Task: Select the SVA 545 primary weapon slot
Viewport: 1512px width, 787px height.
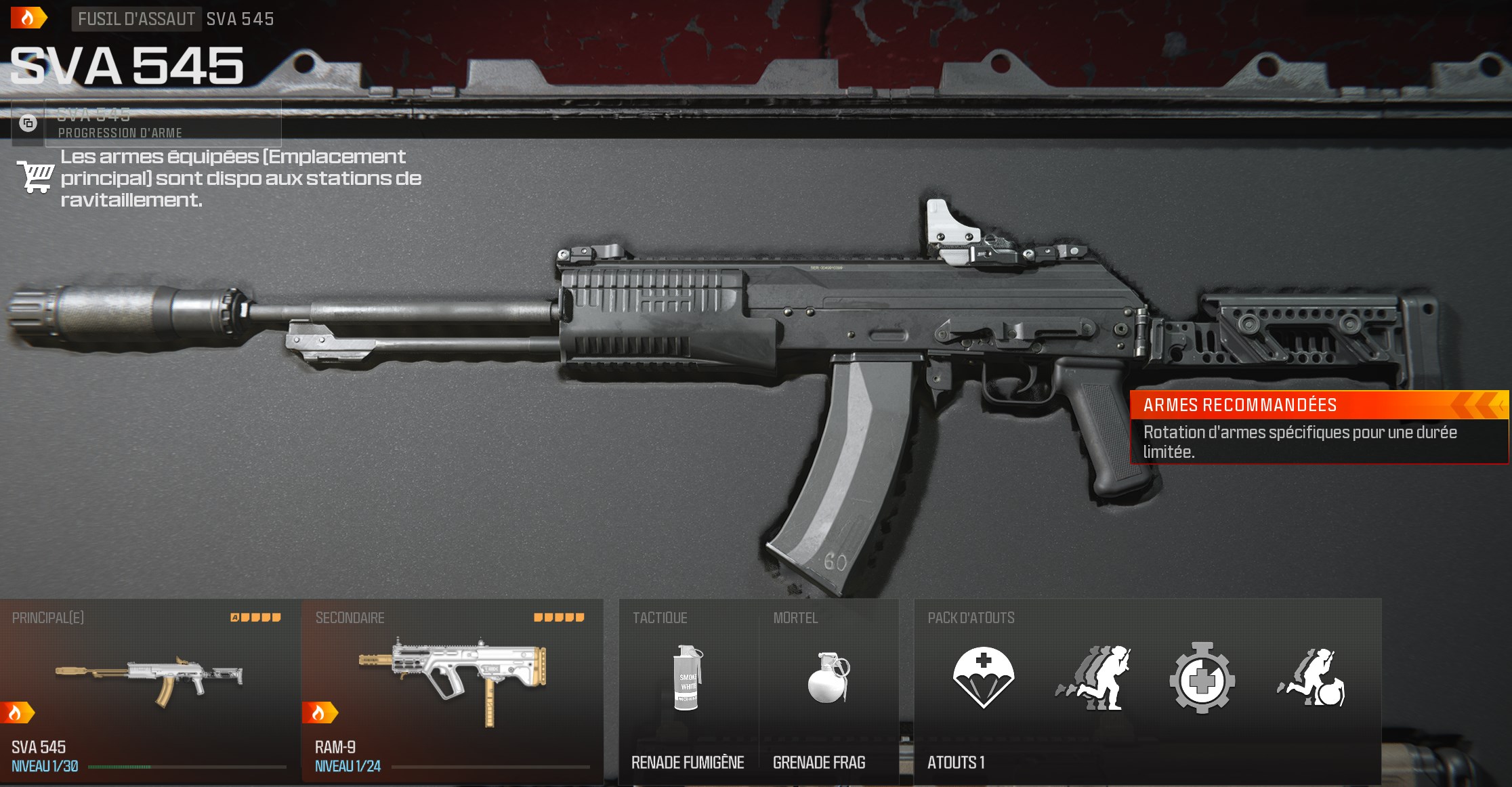Action: 150,691
